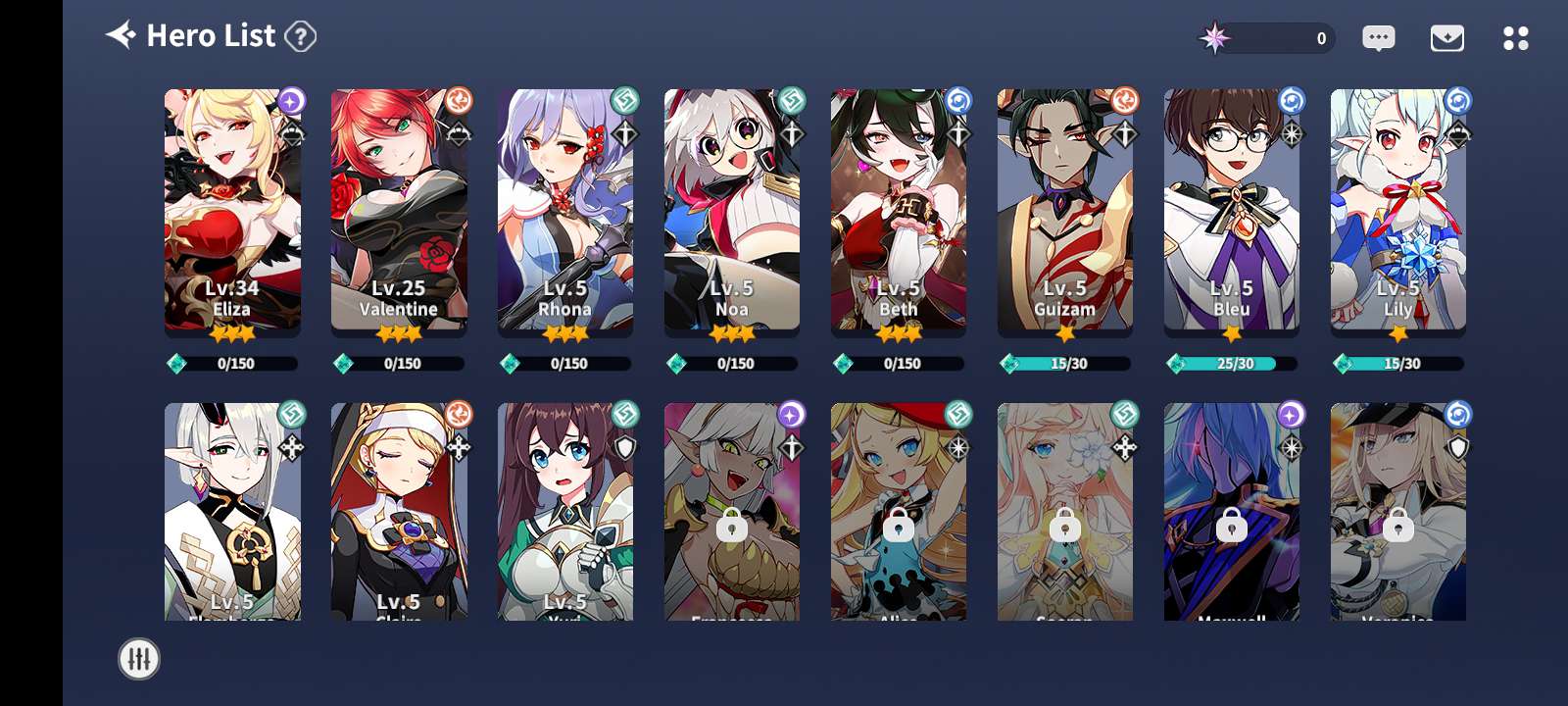Viewport: 1568px width, 706px height.
Task: Select the Eliza hero card
Action: [232, 211]
